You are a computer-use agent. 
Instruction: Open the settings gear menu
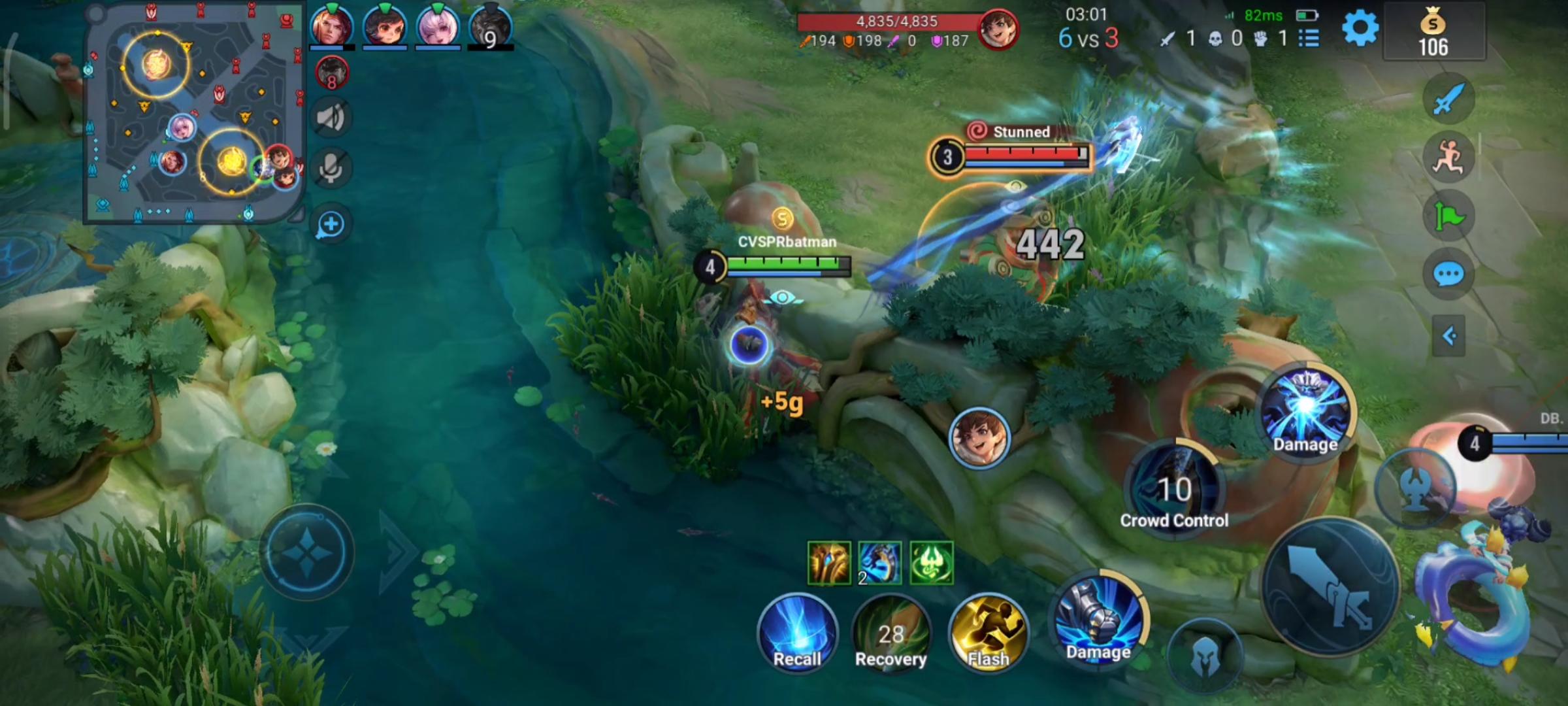point(1360,29)
